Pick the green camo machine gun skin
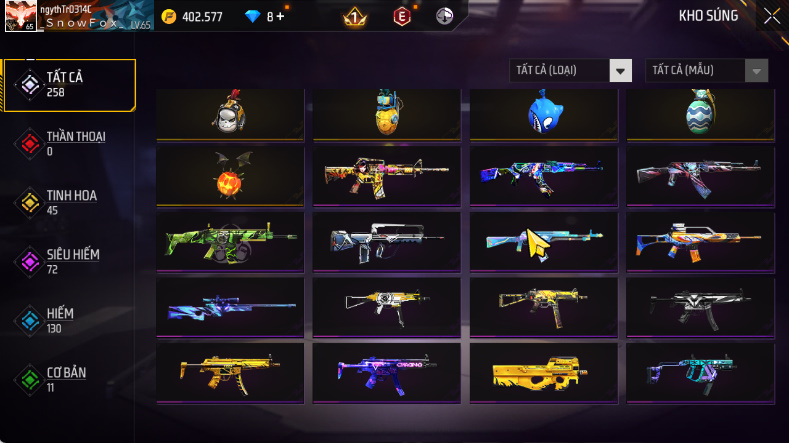Image resolution: width=789 pixels, height=443 pixels. [229, 241]
